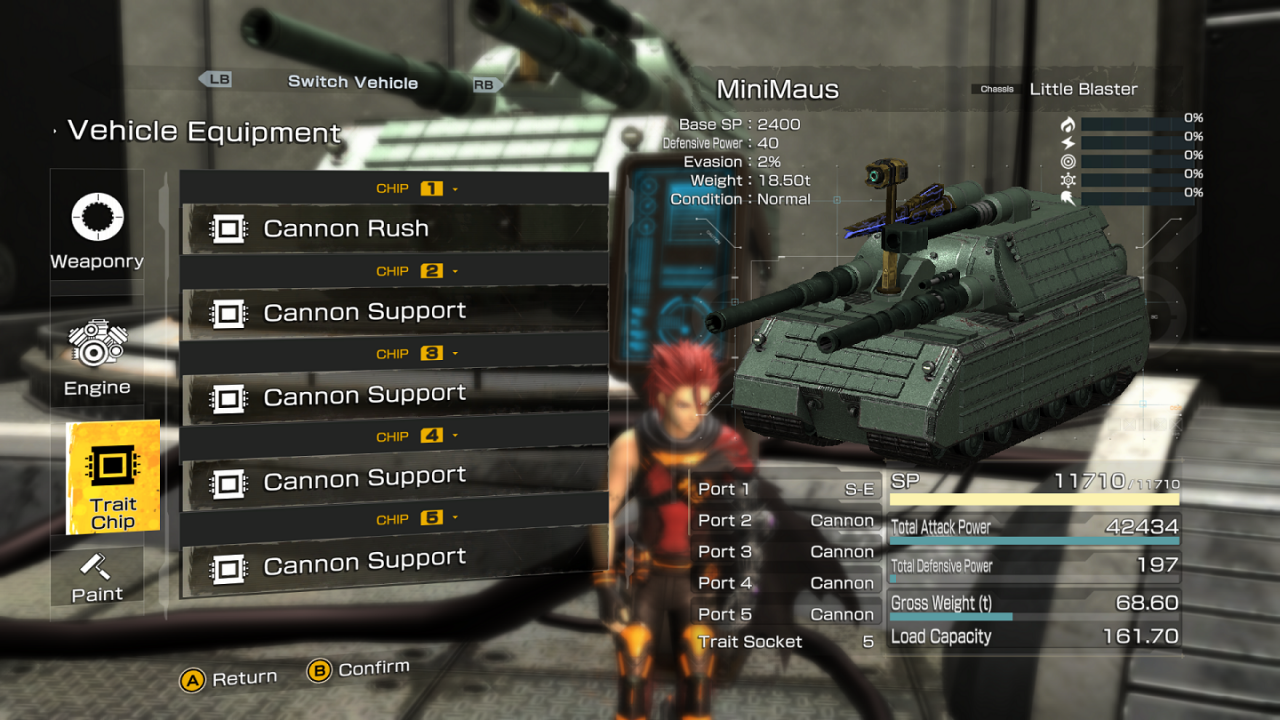Pick Cannon Support under the CHIP 3 header
The width and height of the screenshot is (1280, 720).
(394, 396)
